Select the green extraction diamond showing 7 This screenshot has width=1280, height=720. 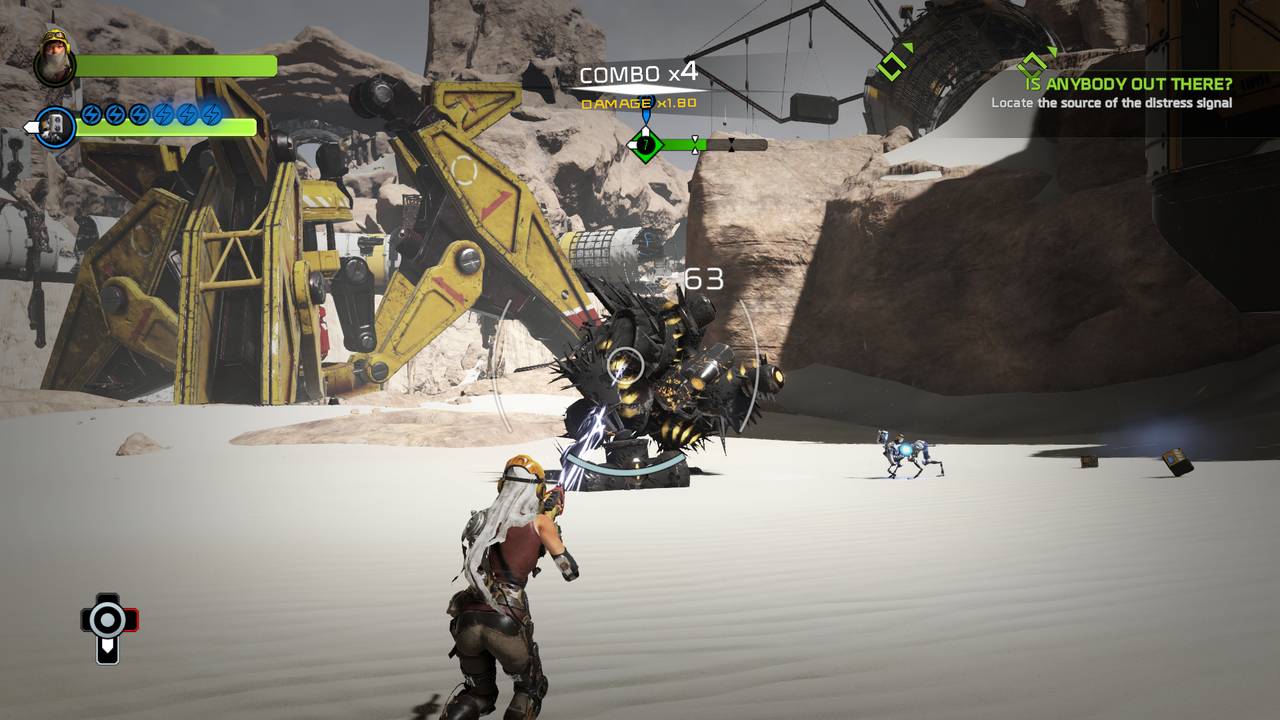(646, 144)
